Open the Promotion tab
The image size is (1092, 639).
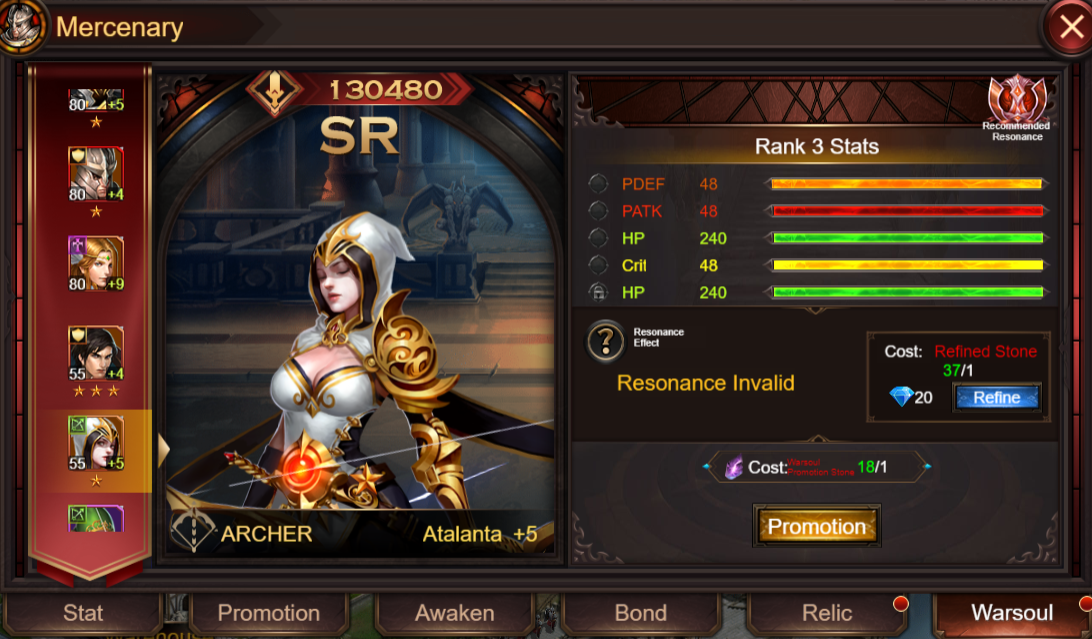tap(269, 613)
